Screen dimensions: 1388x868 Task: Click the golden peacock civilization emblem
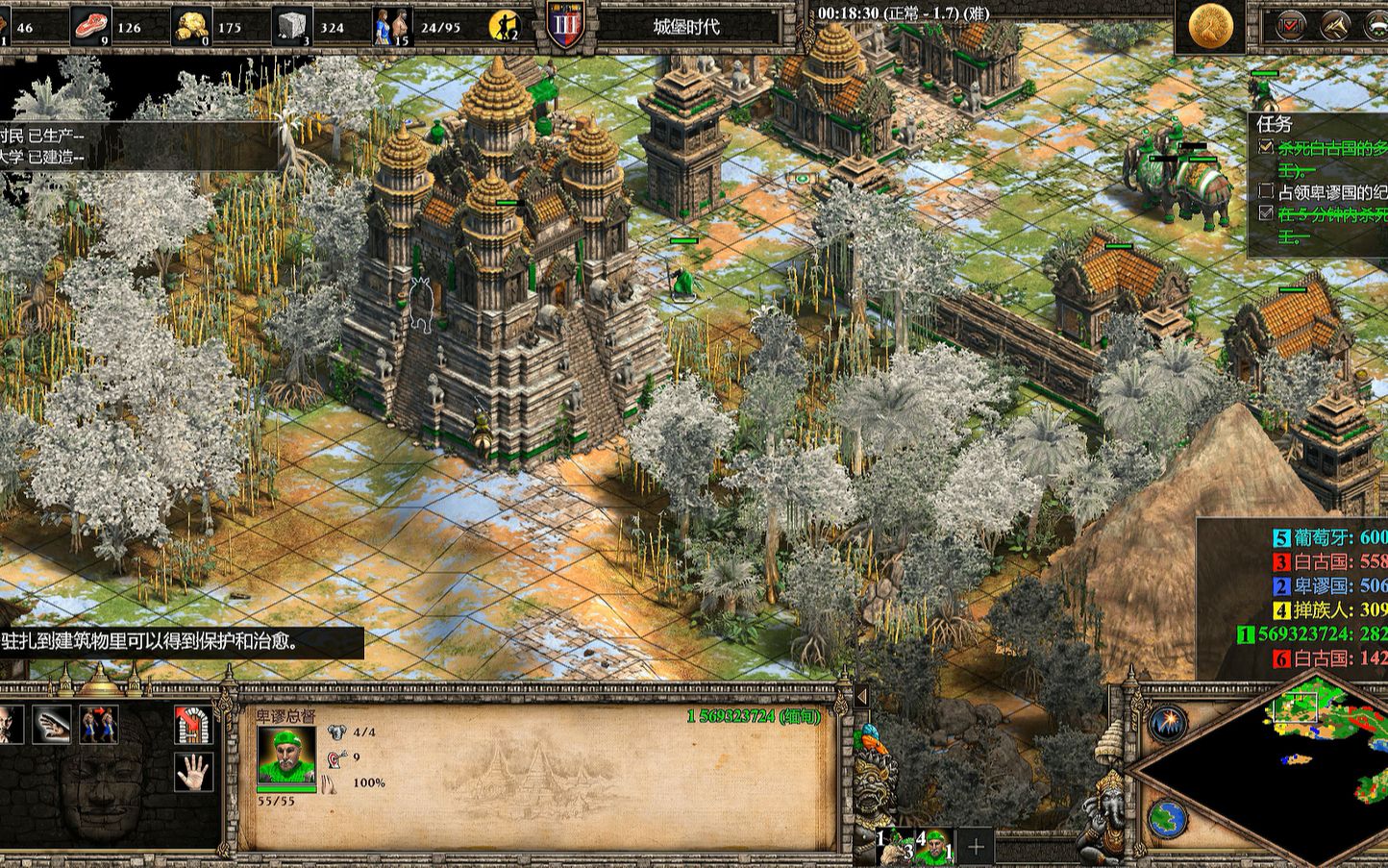pos(1211,27)
